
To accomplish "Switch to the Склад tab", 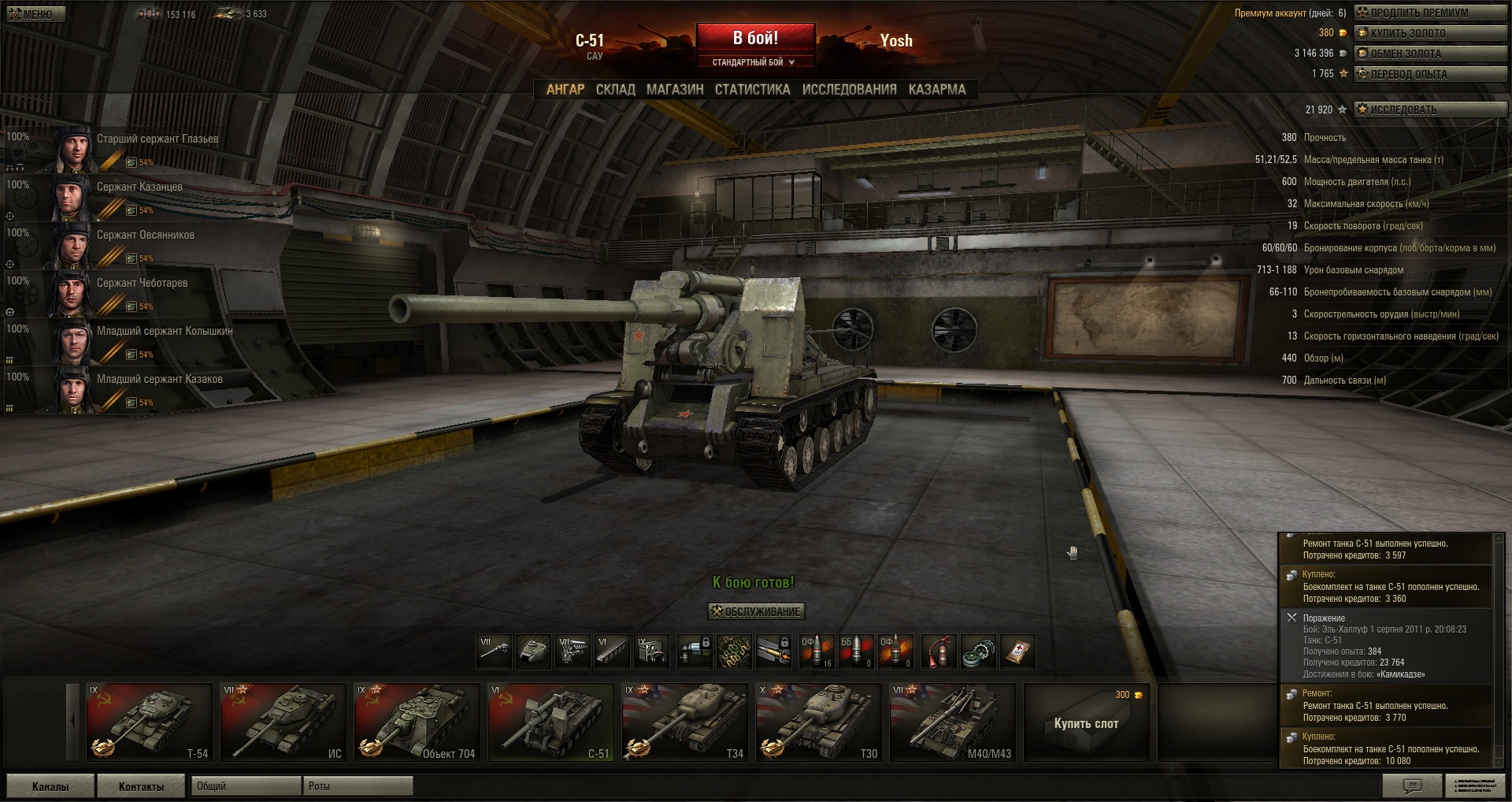I will pos(615,90).
